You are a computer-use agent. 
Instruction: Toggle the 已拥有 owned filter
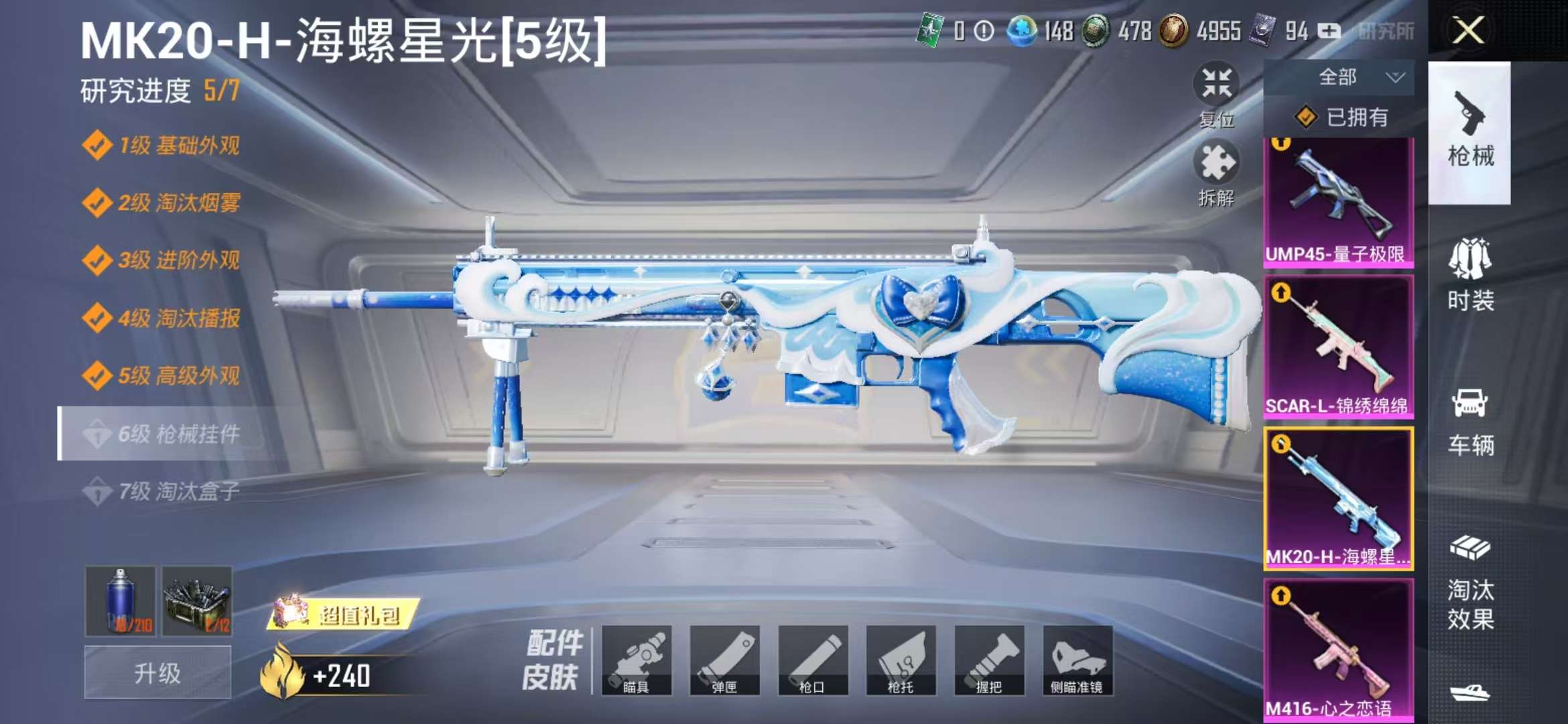coord(1347,119)
